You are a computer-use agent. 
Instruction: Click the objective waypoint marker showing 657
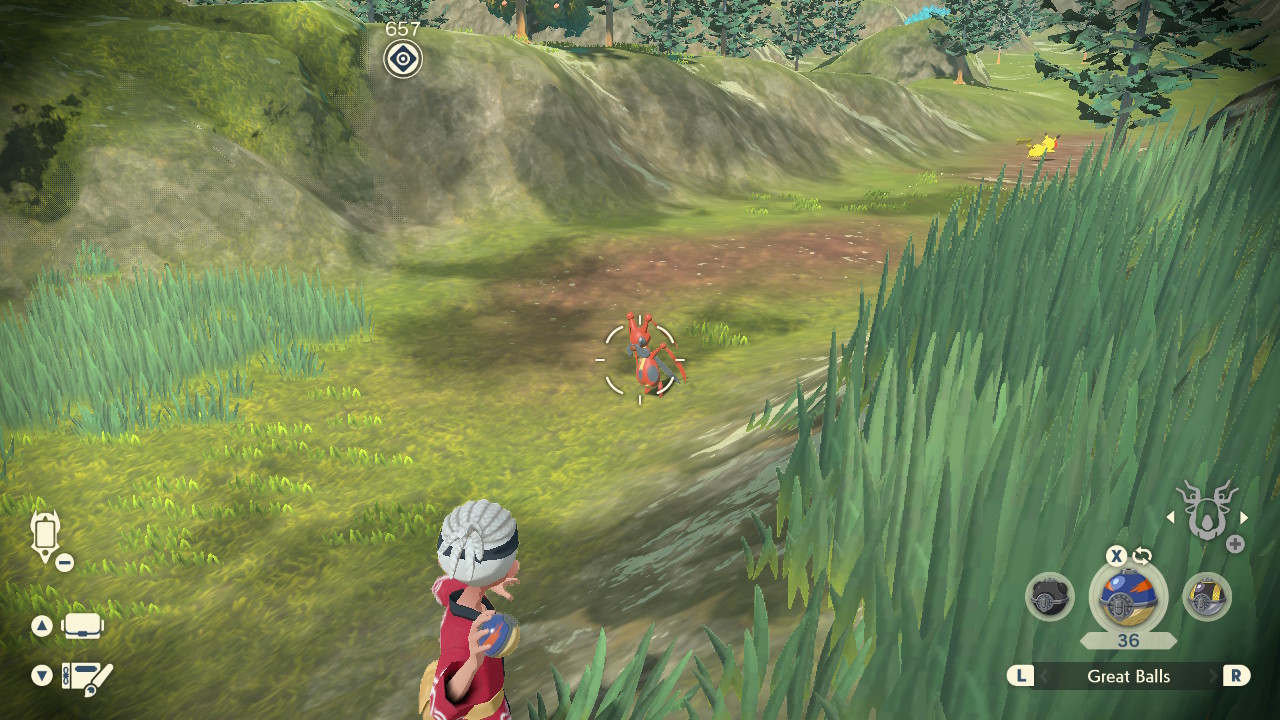[x=403, y=58]
